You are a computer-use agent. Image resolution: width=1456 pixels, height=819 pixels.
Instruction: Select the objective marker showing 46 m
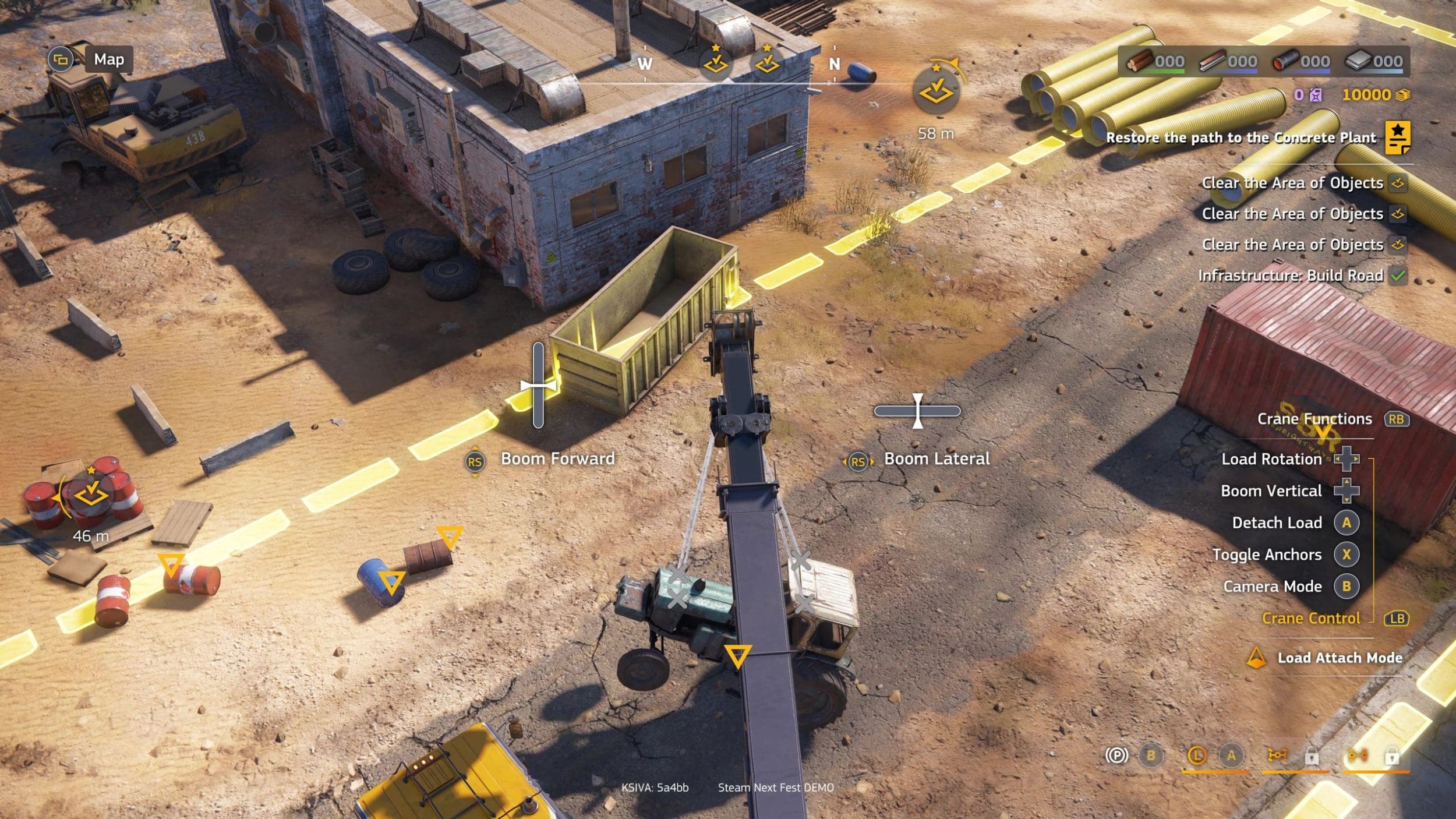tap(90, 496)
